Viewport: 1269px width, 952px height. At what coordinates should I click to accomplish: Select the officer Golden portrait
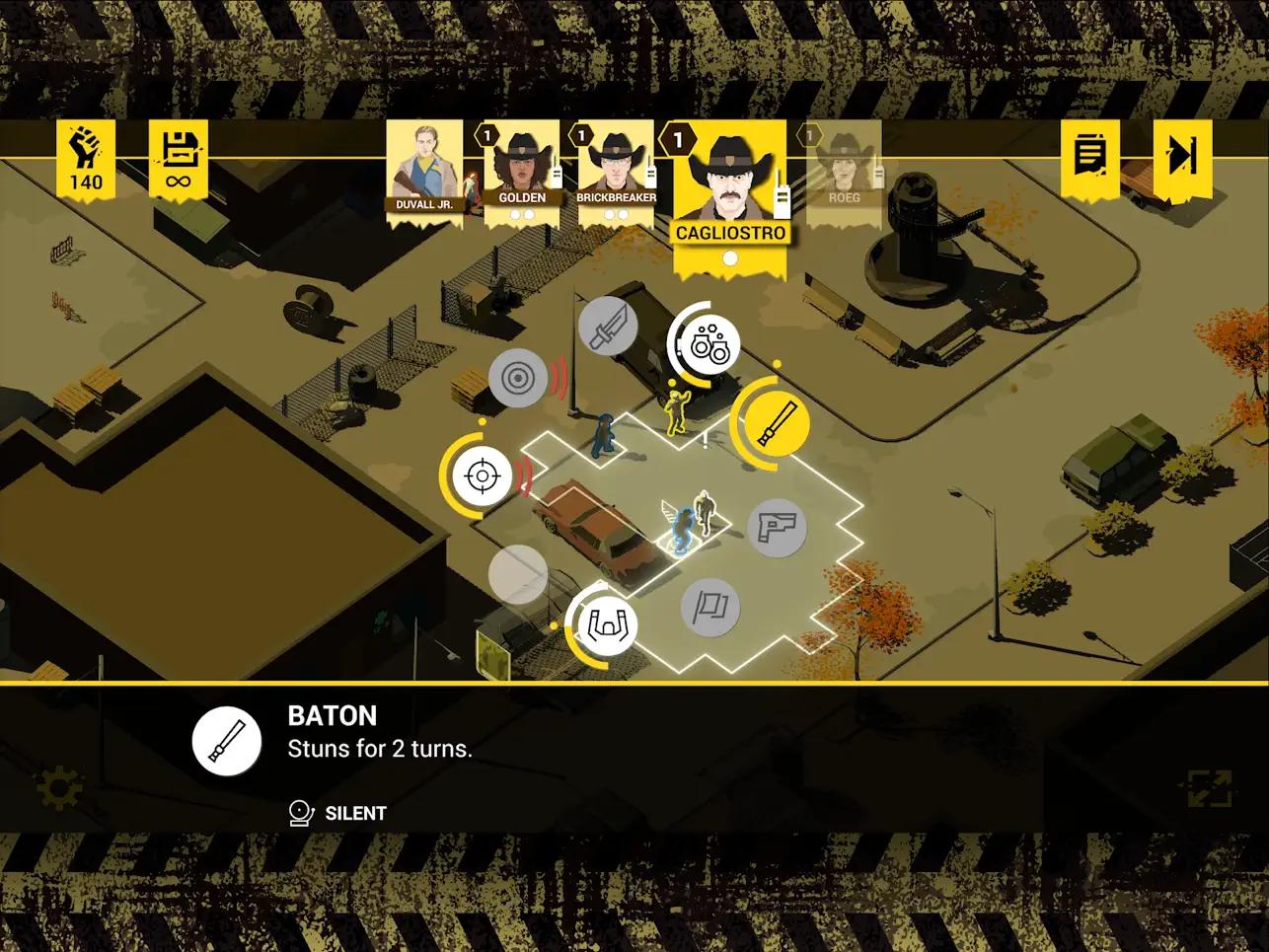[x=521, y=170]
